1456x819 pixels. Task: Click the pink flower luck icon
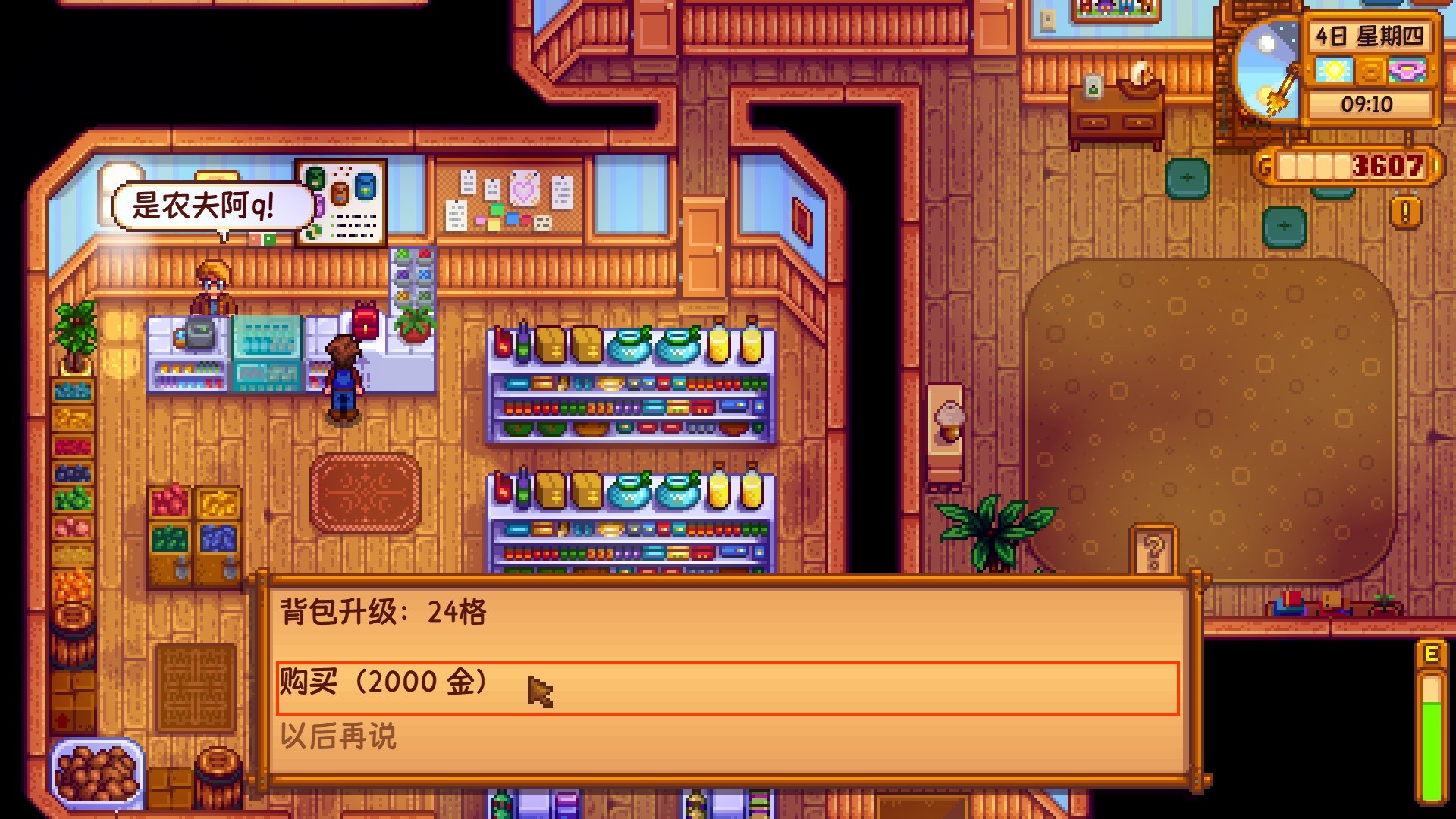[1407, 70]
